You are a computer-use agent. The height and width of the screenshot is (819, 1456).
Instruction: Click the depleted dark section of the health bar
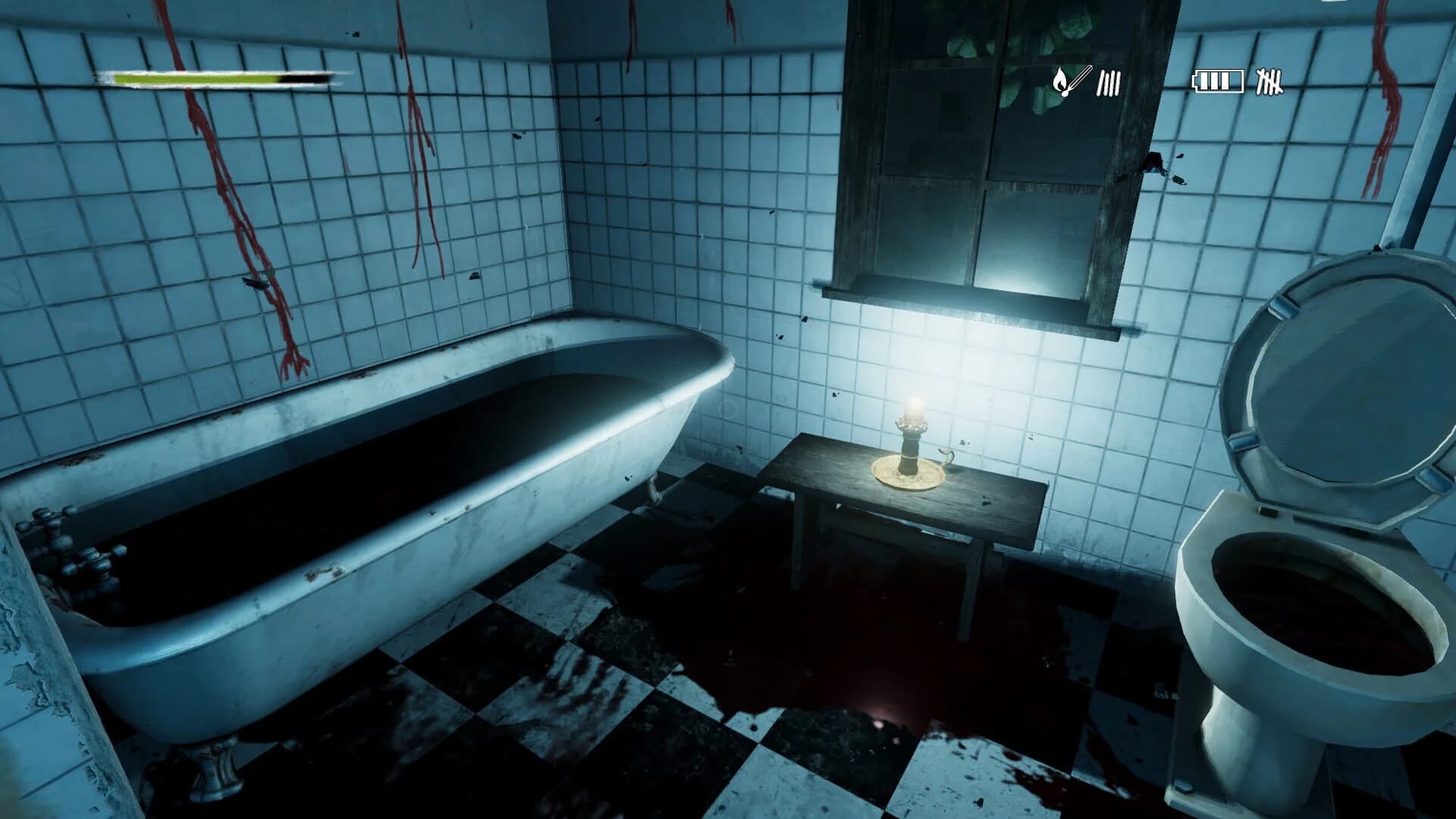[303, 78]
